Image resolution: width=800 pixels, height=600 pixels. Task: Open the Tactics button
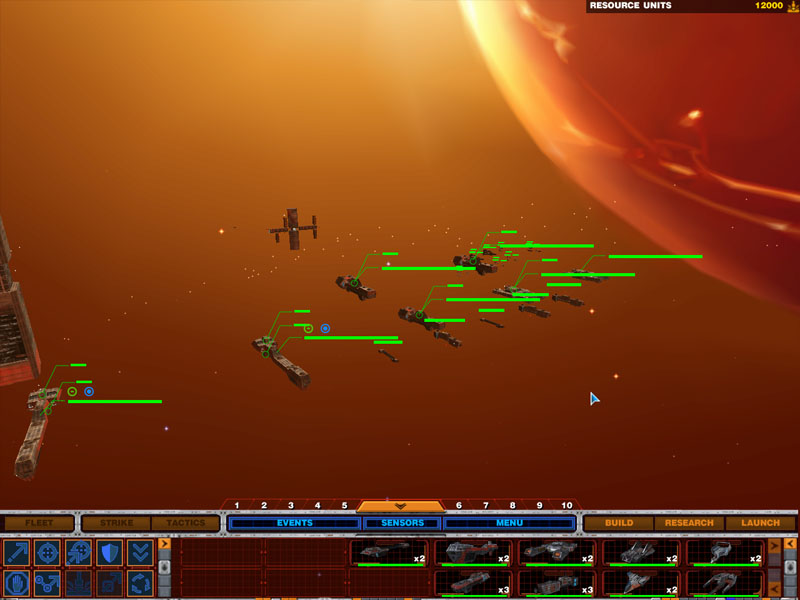pyautogui.click(x=185, y=523)
